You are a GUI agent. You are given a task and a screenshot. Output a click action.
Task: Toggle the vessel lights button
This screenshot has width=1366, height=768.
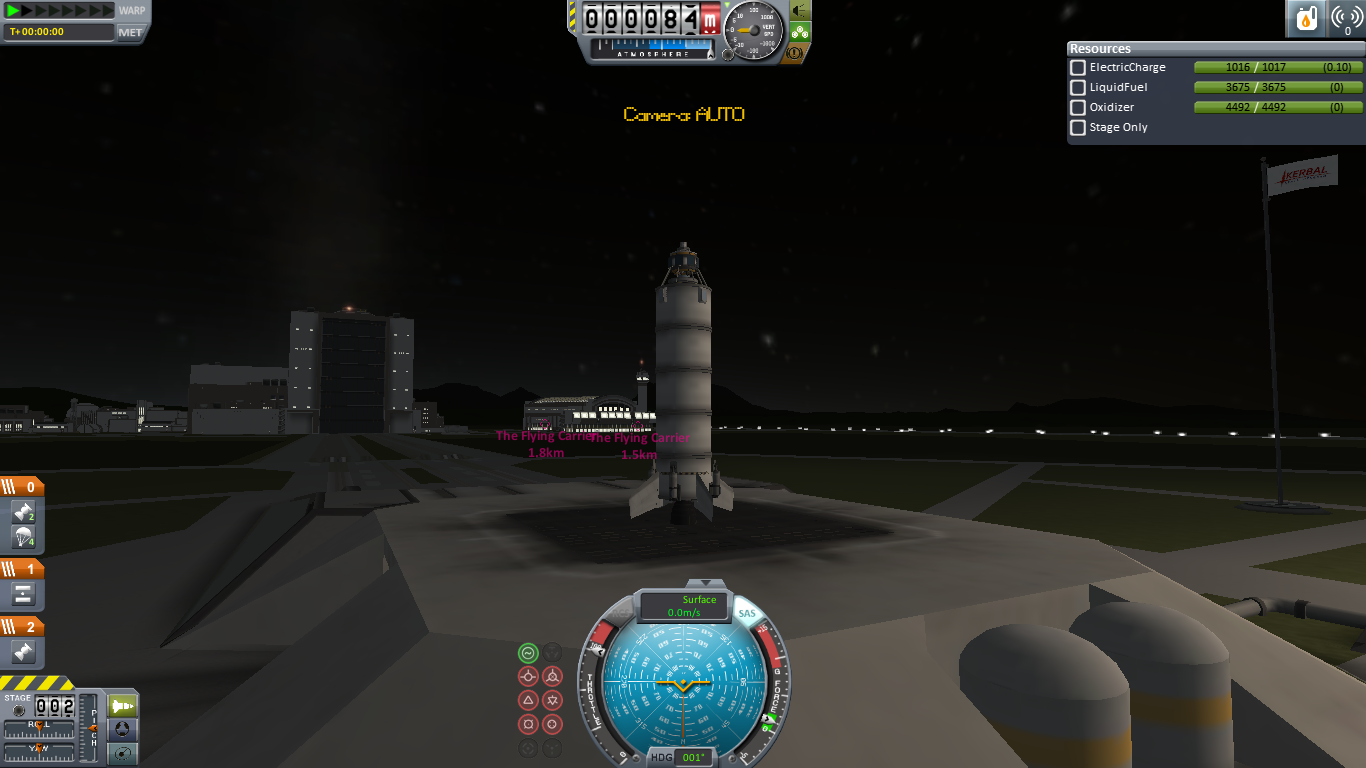[x=800, y=10]
